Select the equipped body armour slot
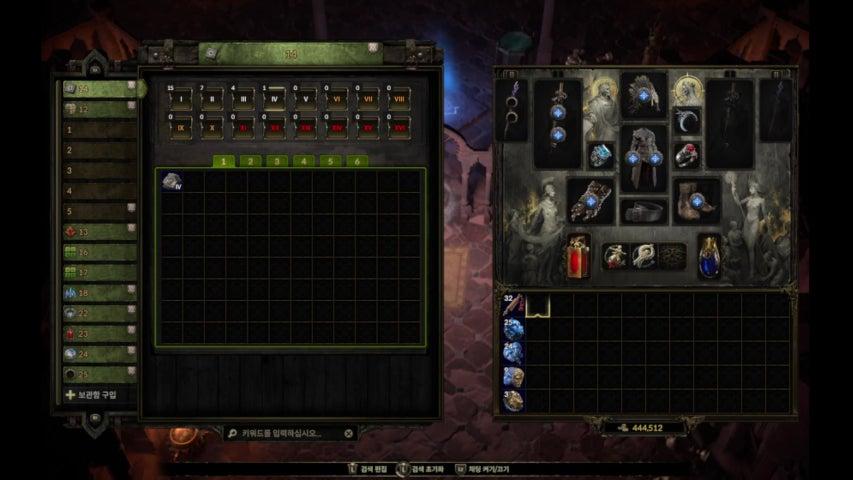Image resolution: width=853 pixels, height=480 pixels. point(644,158)
